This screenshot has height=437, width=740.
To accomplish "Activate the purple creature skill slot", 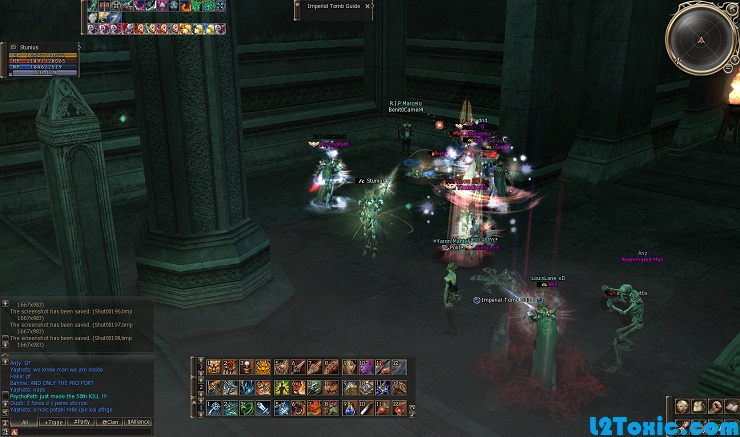I will tap(365, 367).
